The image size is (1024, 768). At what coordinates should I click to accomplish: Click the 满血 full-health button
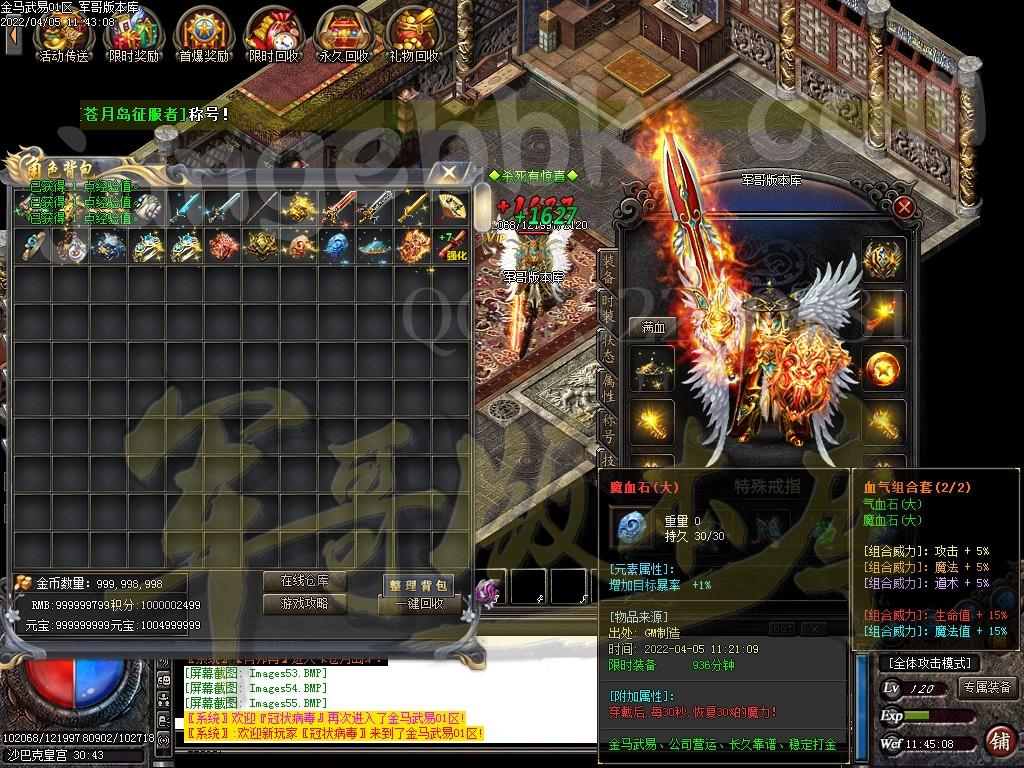point(653,327)
